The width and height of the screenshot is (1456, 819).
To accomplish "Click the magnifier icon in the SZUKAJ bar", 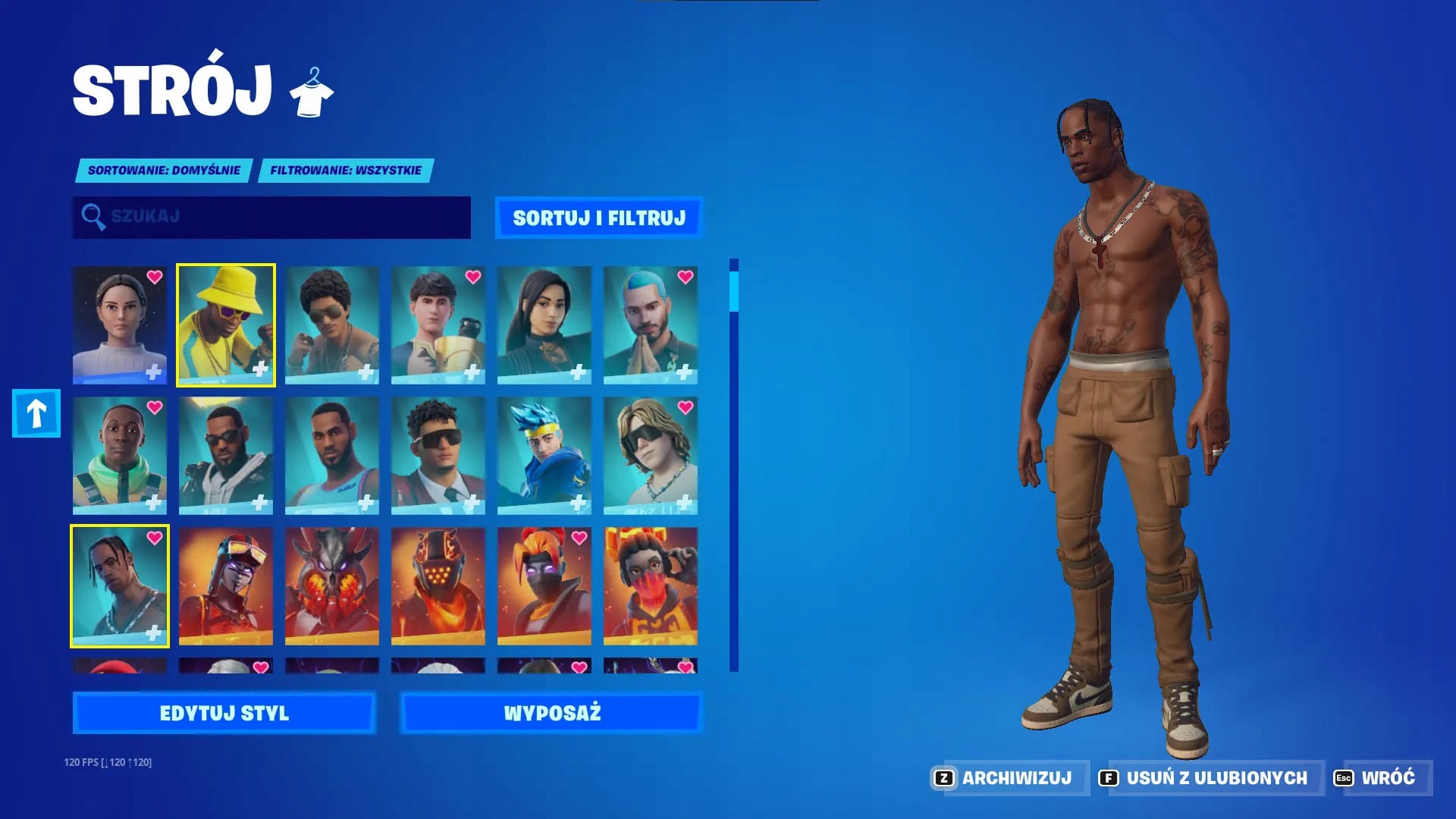I will pyautogui.click(x=93, y=217).
